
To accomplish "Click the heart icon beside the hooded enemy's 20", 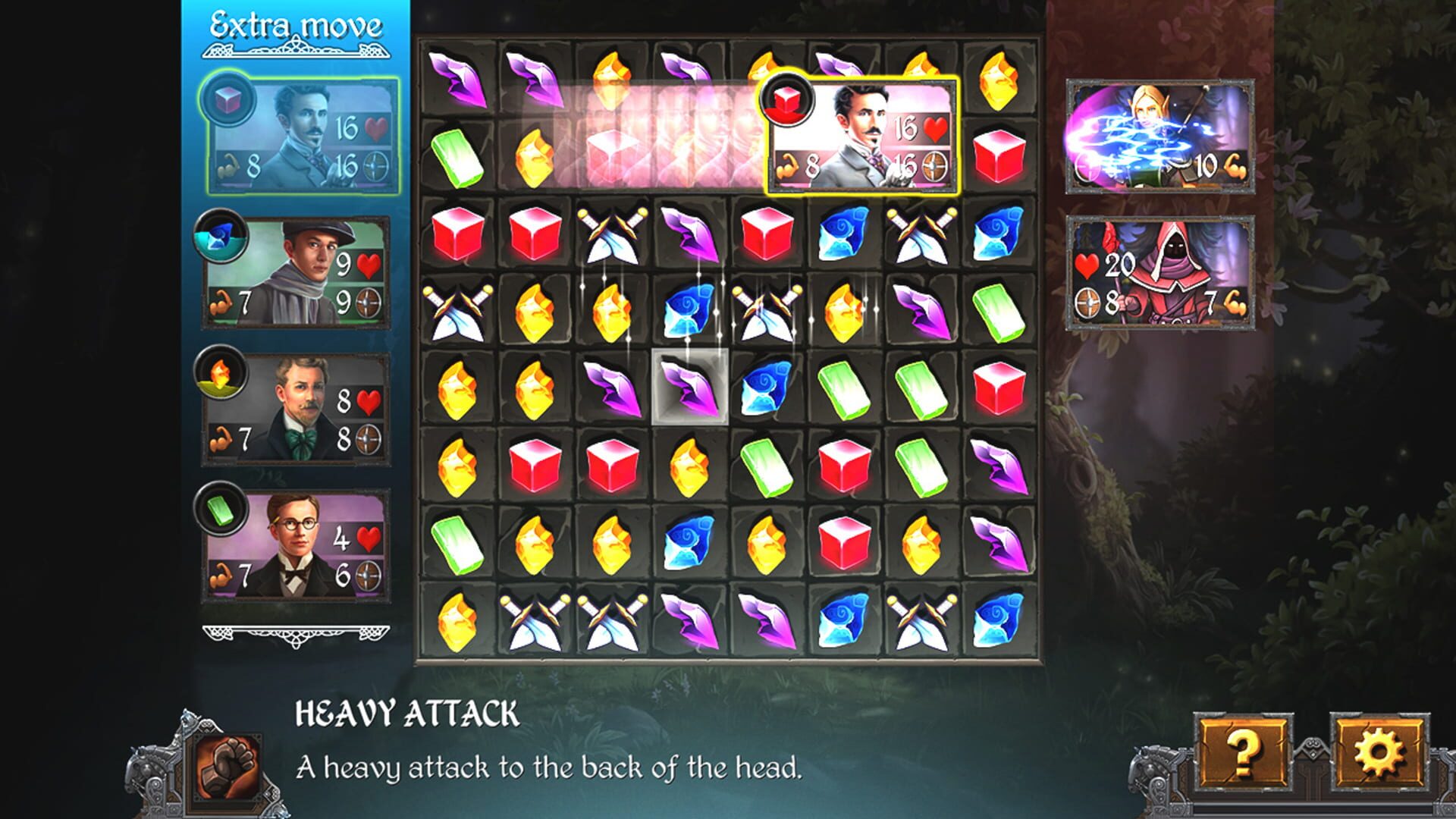I will point(1086,265).
